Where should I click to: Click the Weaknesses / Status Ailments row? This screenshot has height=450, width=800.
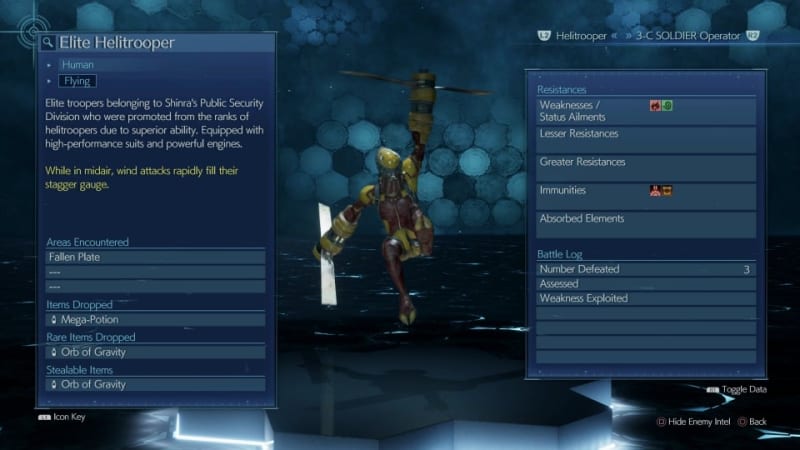coord(645,110)
